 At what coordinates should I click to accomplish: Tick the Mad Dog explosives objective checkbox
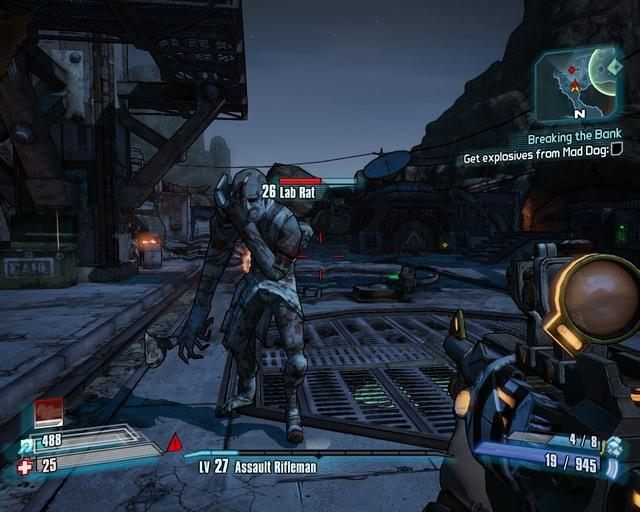pos(617,150)
